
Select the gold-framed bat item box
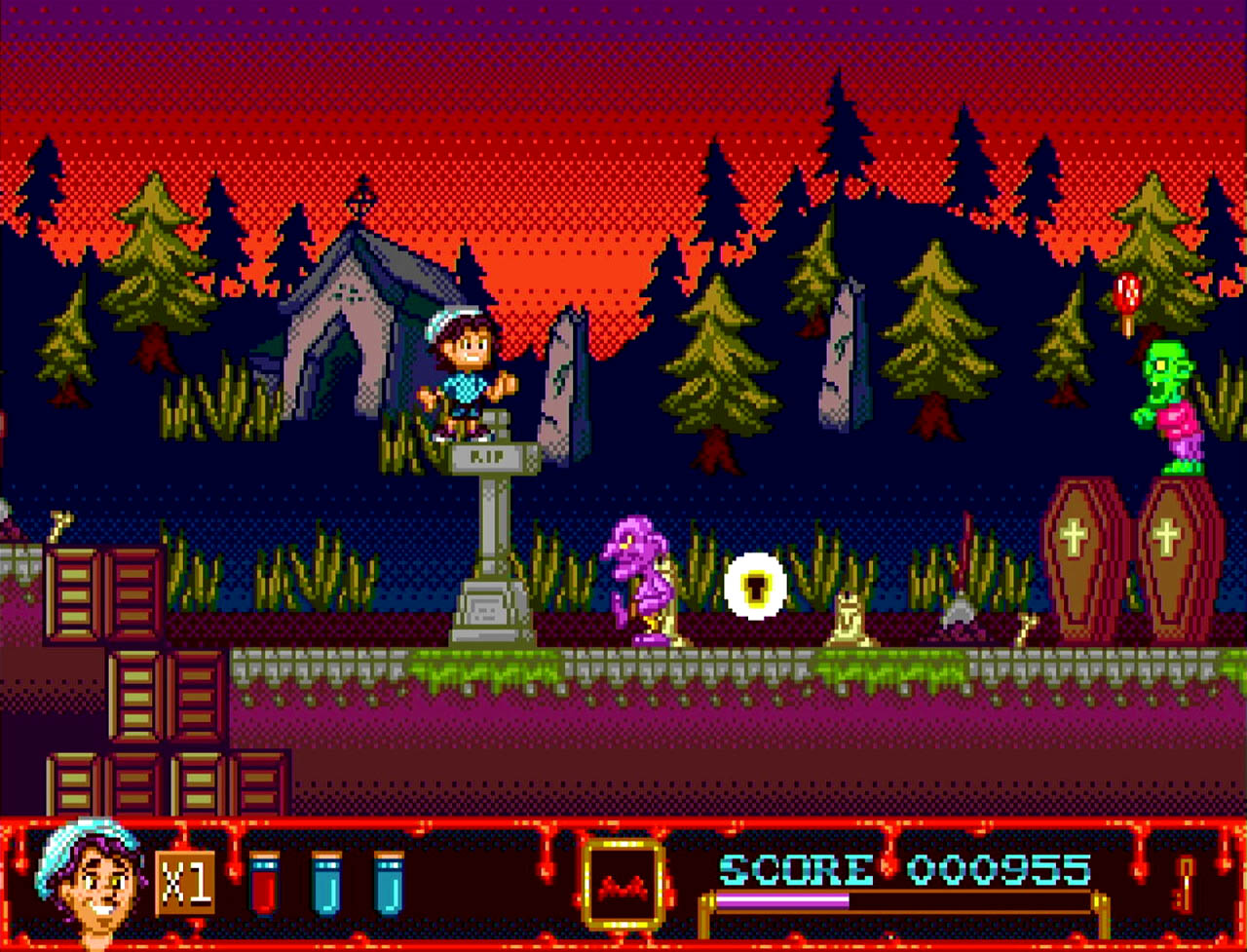(x=623, y=885)
